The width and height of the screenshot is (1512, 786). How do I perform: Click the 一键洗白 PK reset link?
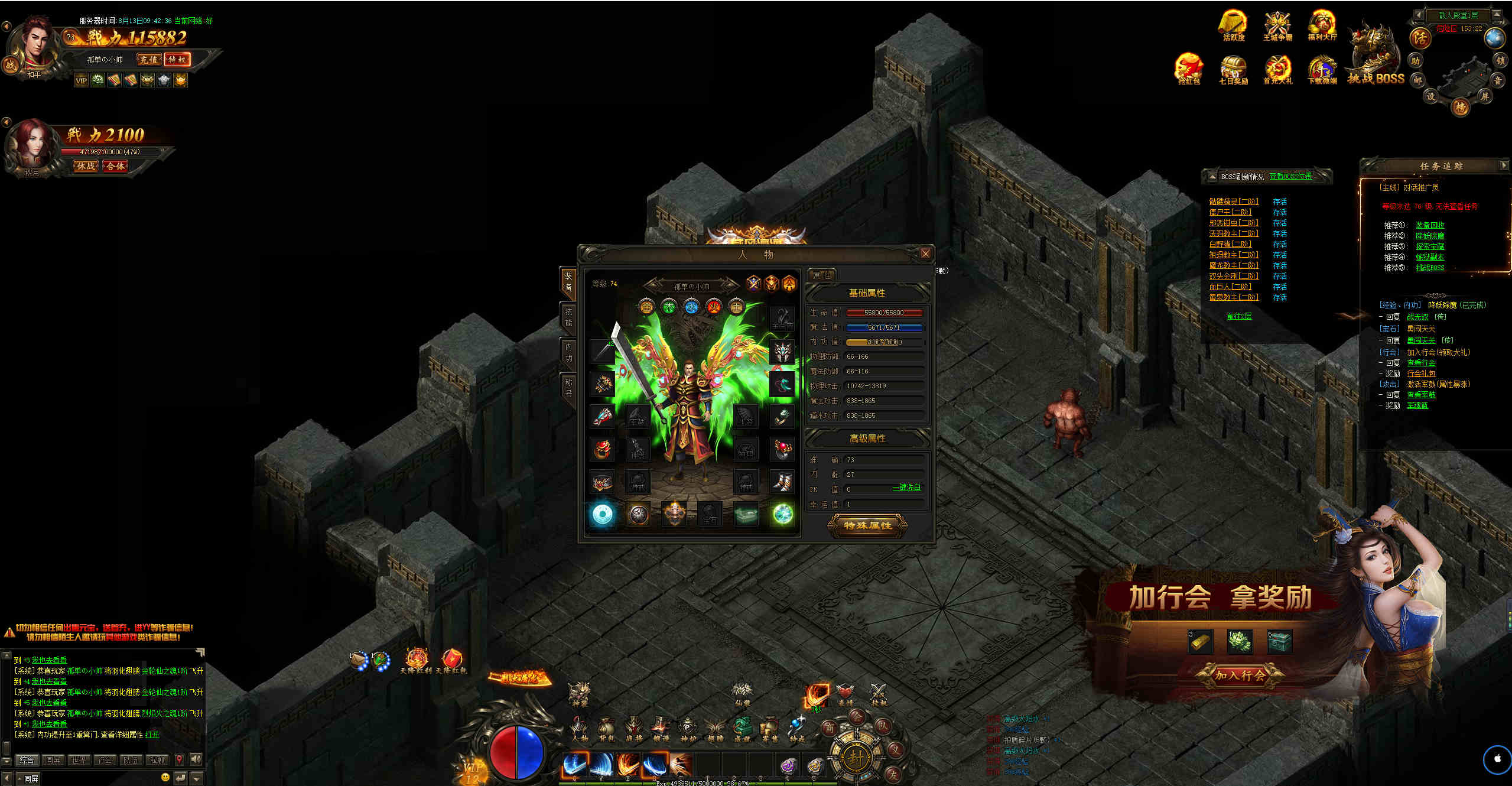906,488
